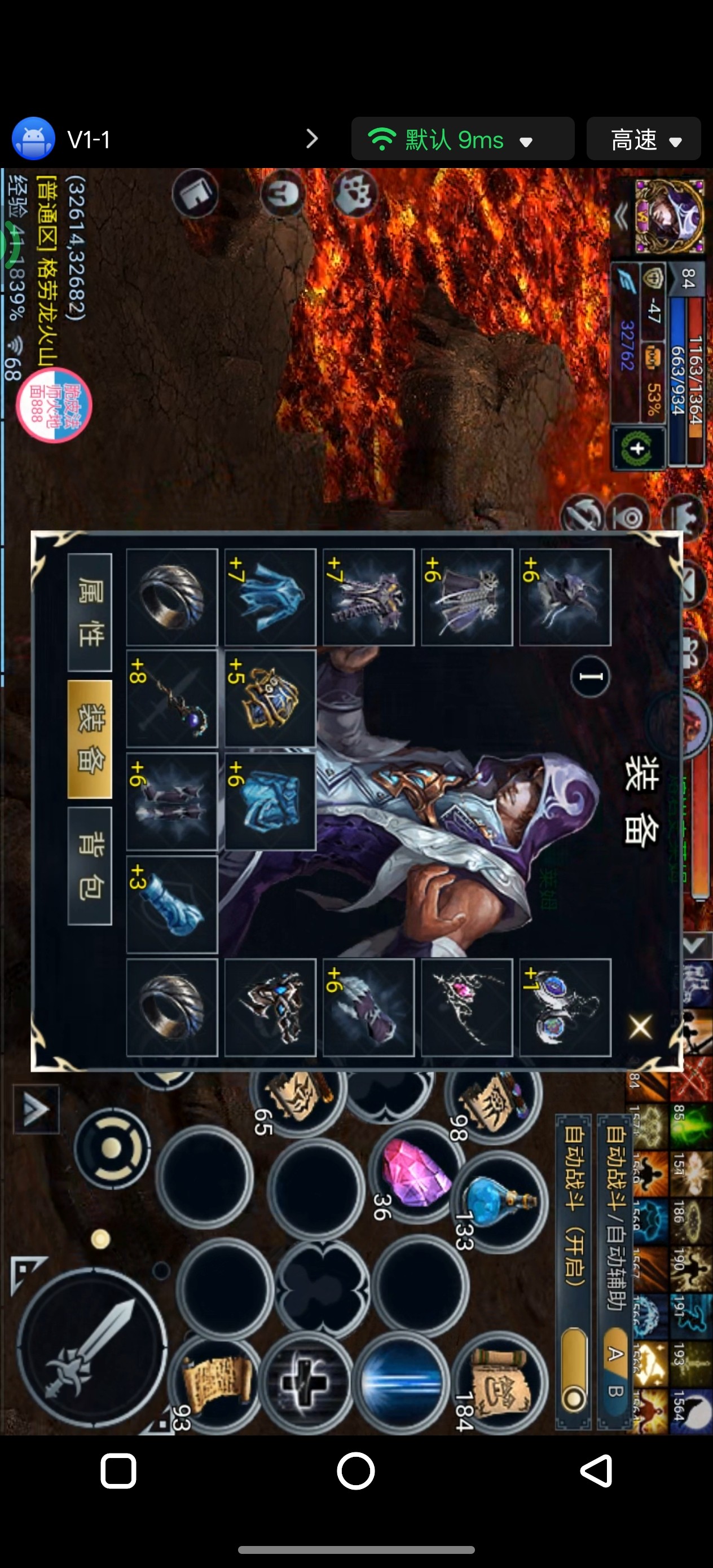Select the pink gem necklace slot
713x1568 pixels.
(466, 1007)
